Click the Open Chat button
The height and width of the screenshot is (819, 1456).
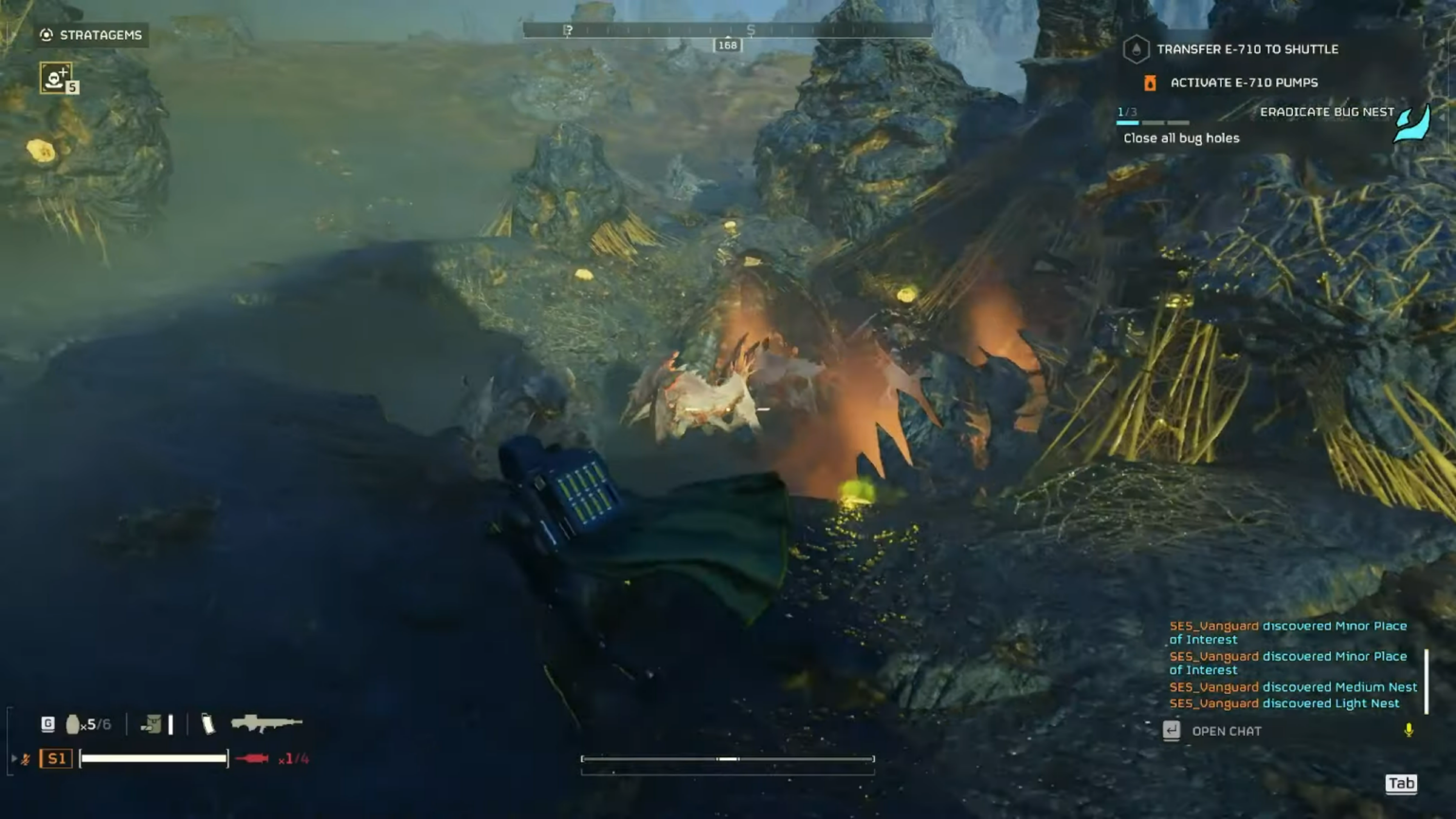click(1227, 731)
